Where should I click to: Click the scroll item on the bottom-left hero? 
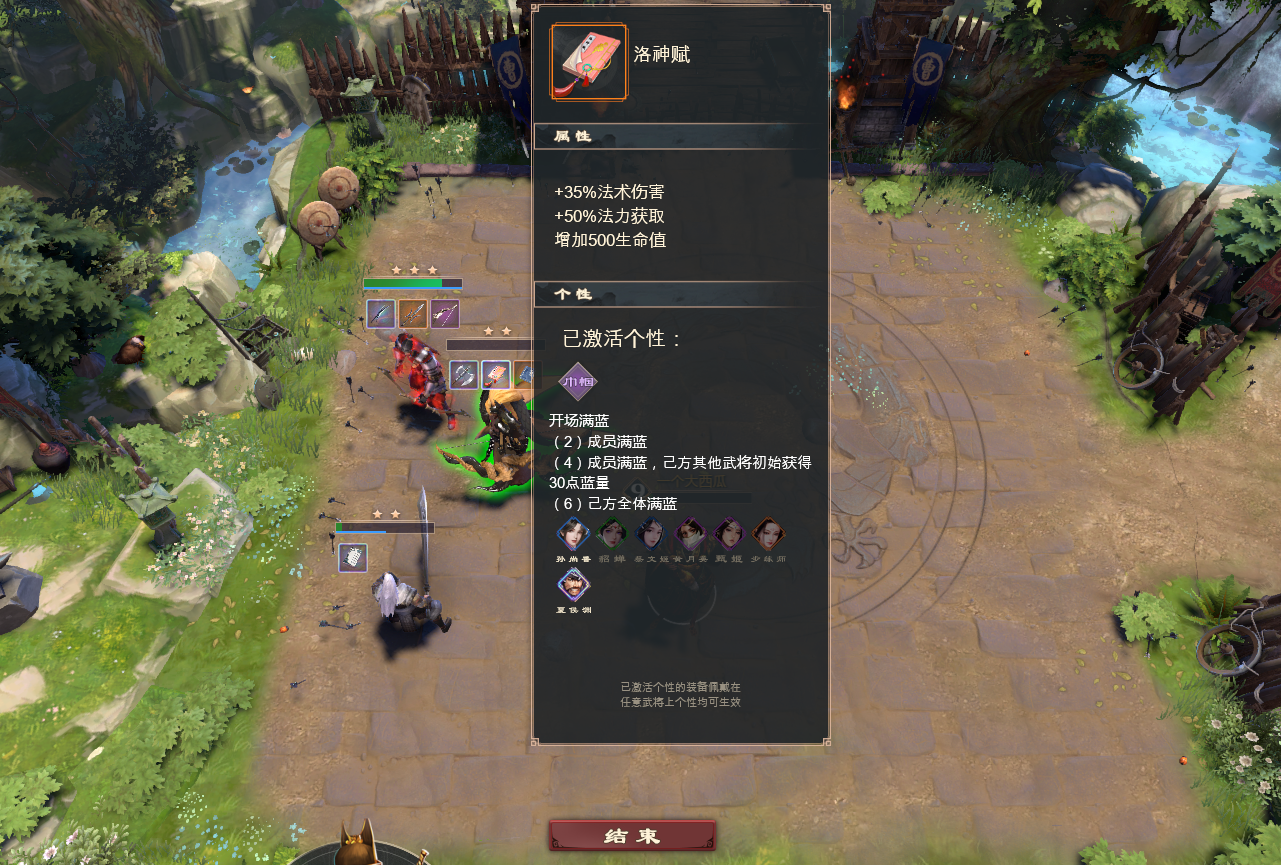(352, 558)
